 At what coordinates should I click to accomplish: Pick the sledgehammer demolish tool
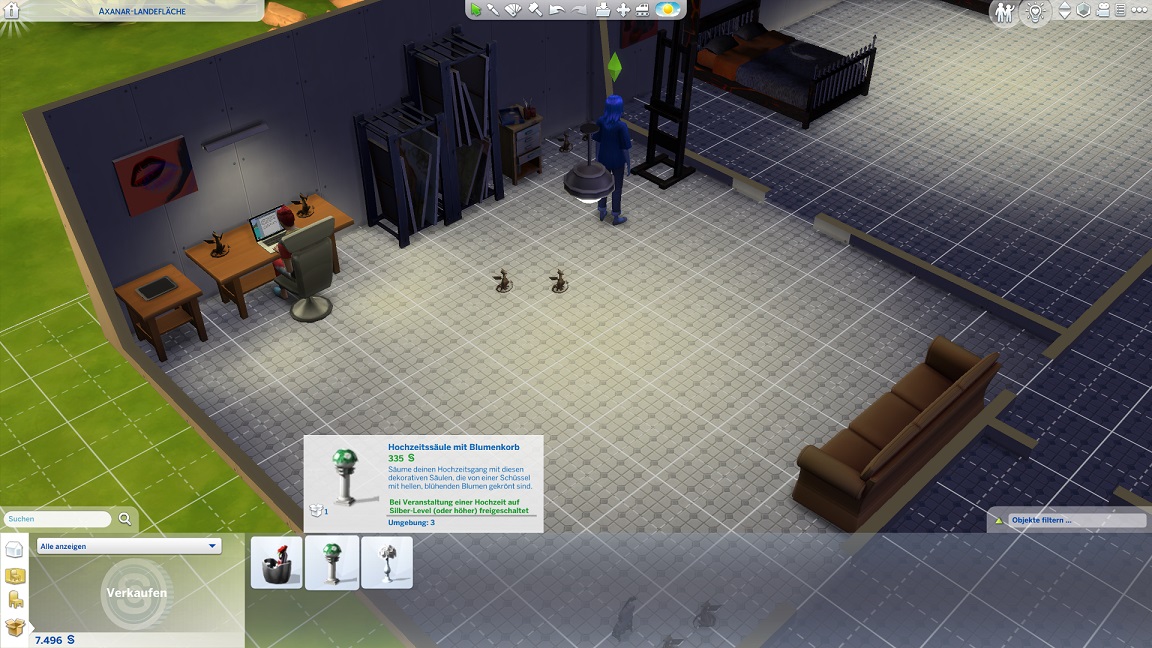point(535,10)
